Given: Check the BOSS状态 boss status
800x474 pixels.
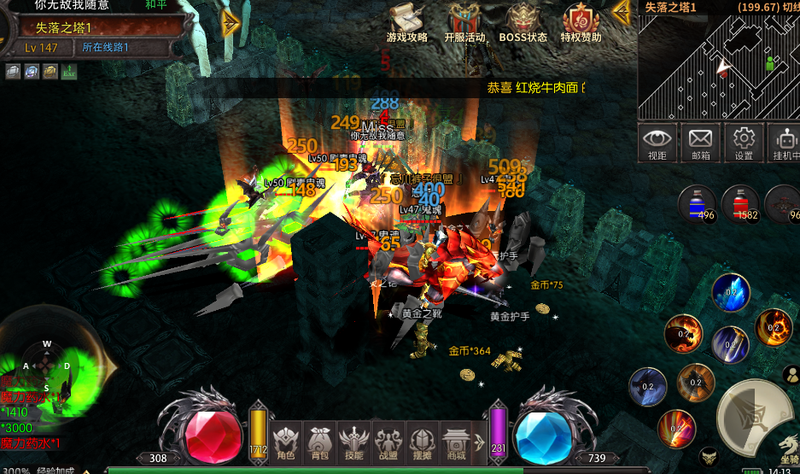Looking at the screenshot, I should point(523,24).
